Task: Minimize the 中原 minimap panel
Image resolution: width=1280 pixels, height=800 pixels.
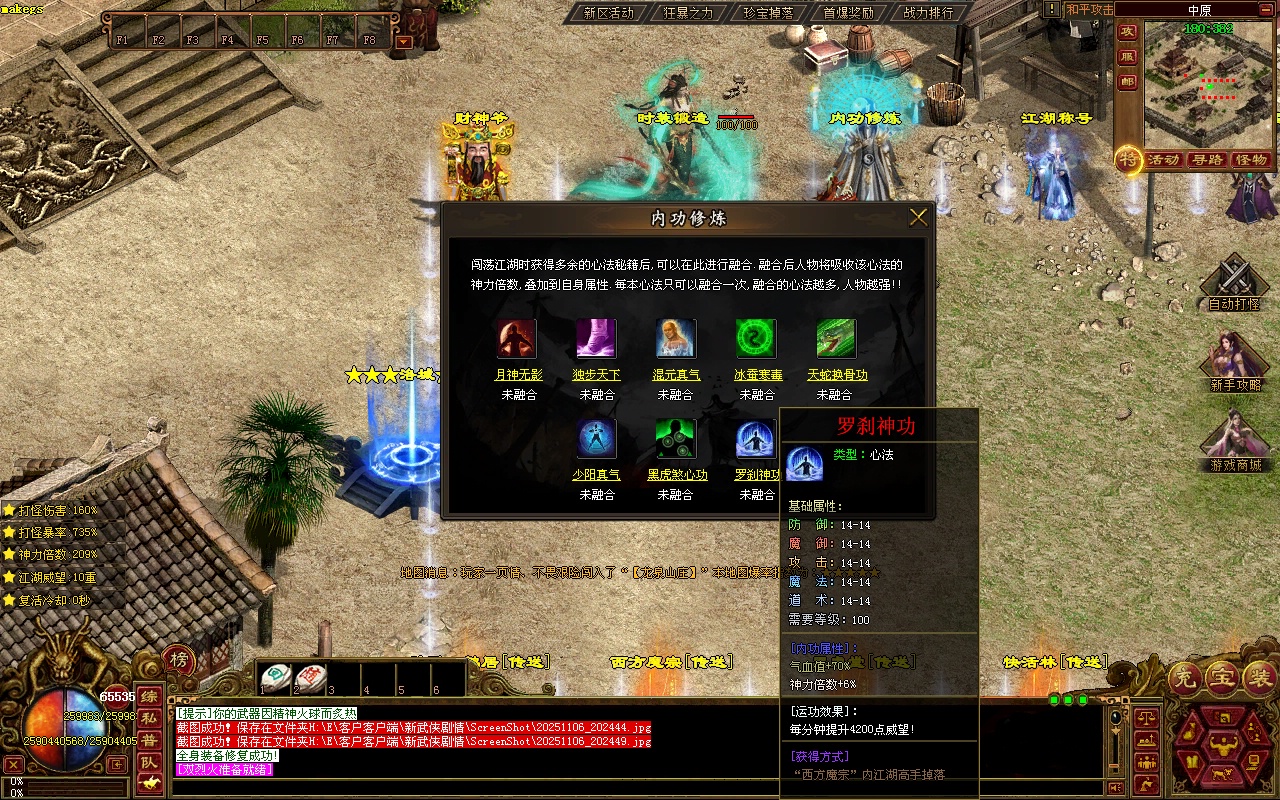Action: [x=1266, y=9]
